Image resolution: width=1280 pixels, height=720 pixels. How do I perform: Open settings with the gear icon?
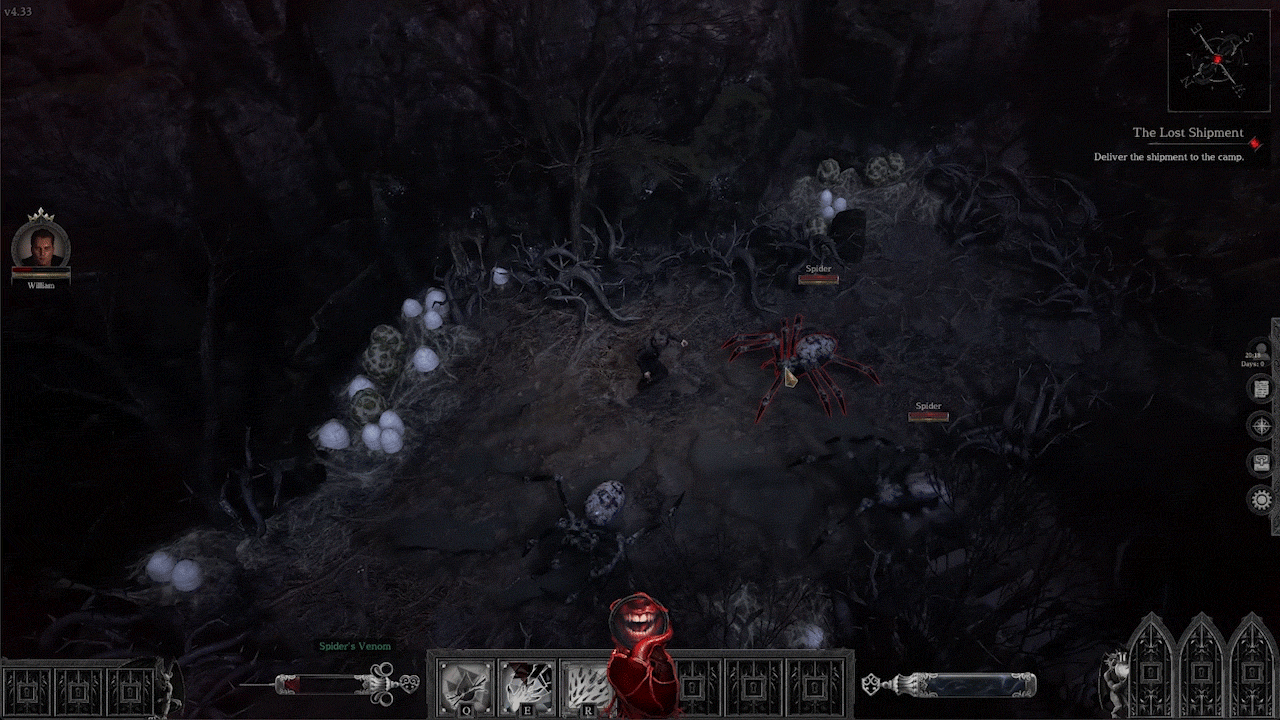[x=1262, y=499]
